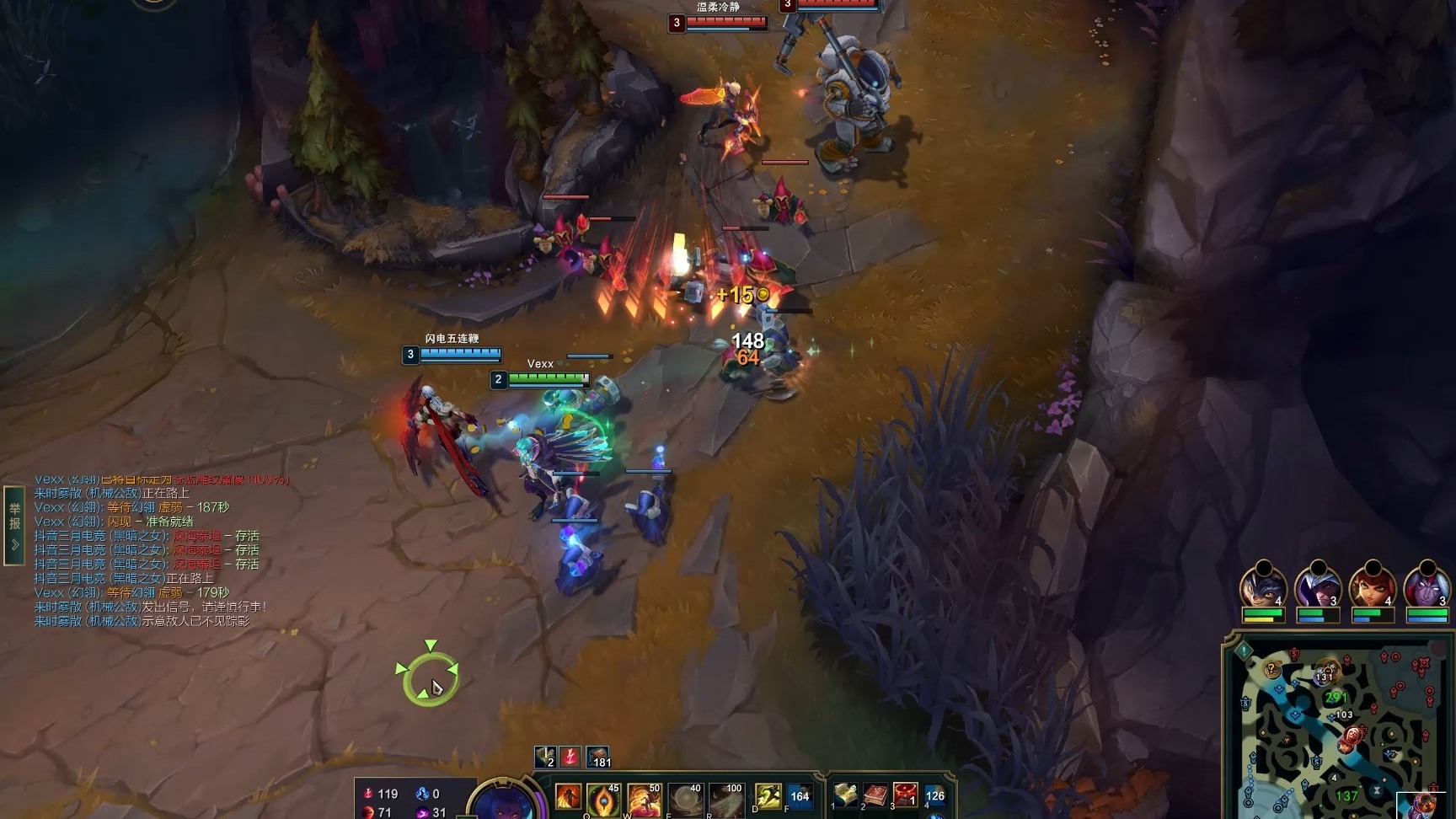Click the passive ability icon beside Q

click(568, 796)
